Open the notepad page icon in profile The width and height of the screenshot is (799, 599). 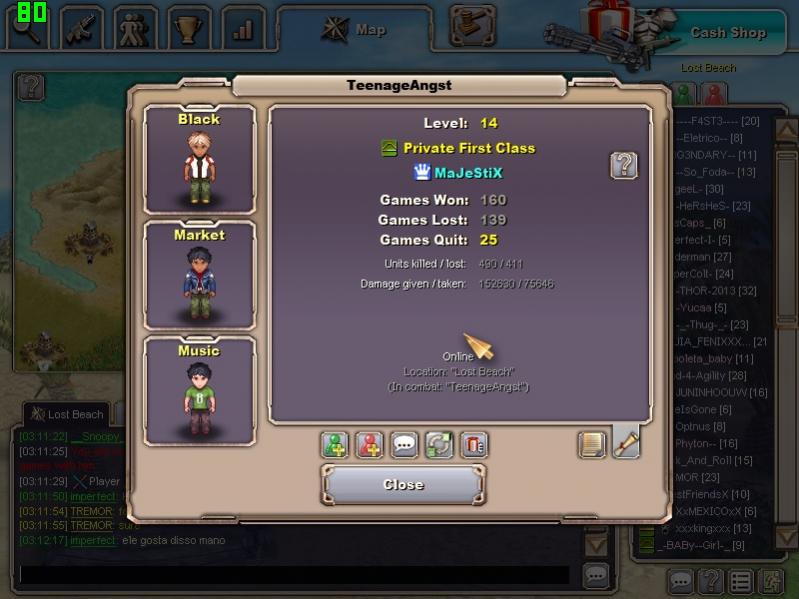coord(592,444)
